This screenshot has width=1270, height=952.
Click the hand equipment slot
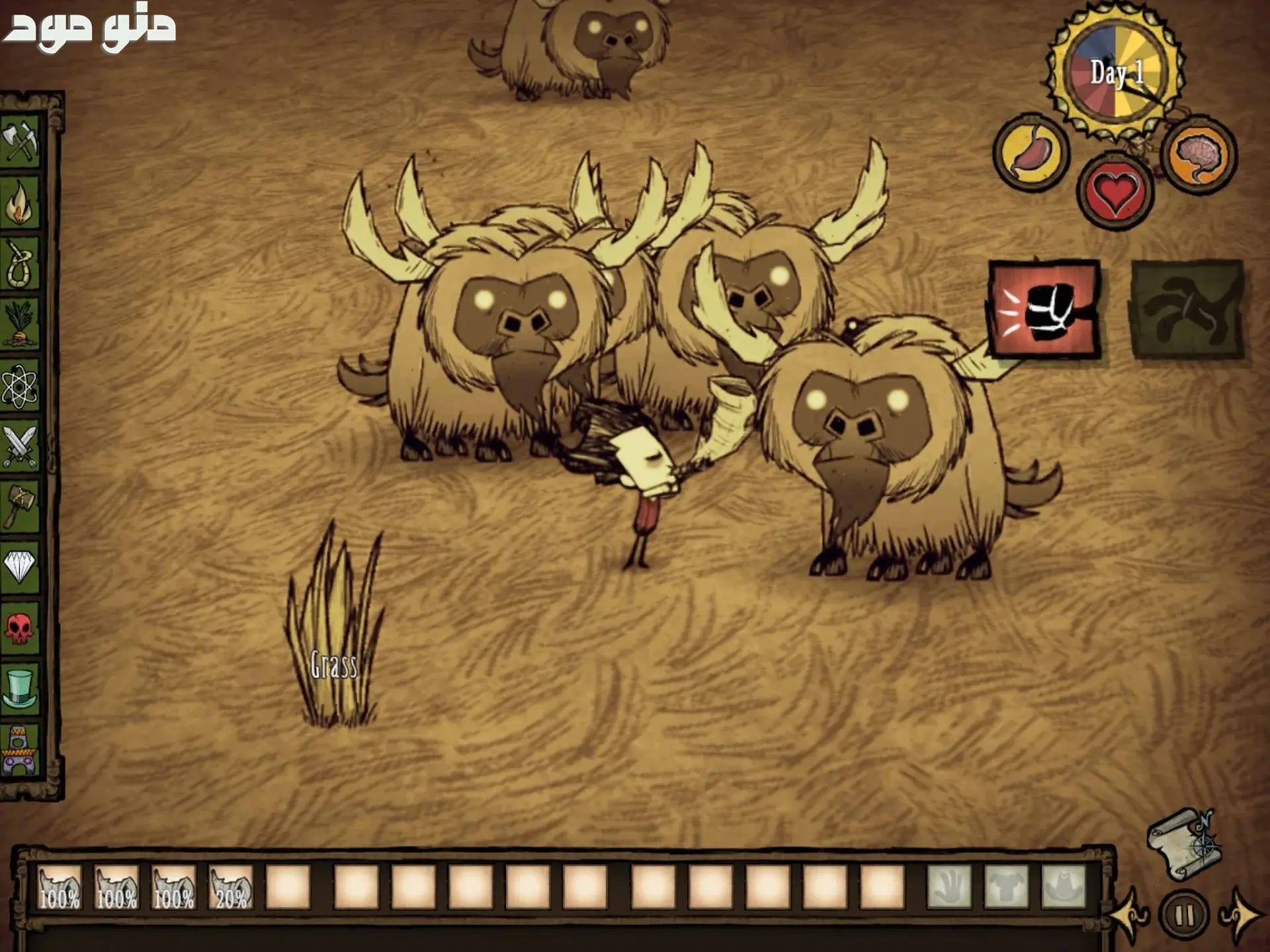pyautogui.click(x=949, y=887)
